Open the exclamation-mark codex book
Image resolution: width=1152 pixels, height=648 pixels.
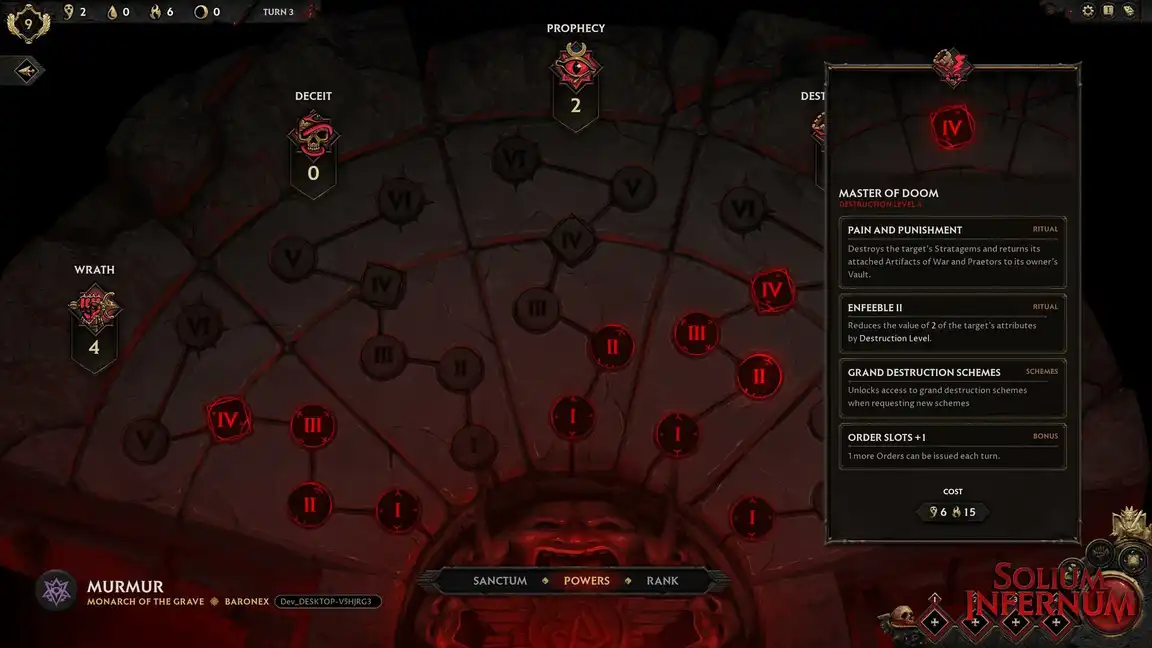tap(1108, 11)
